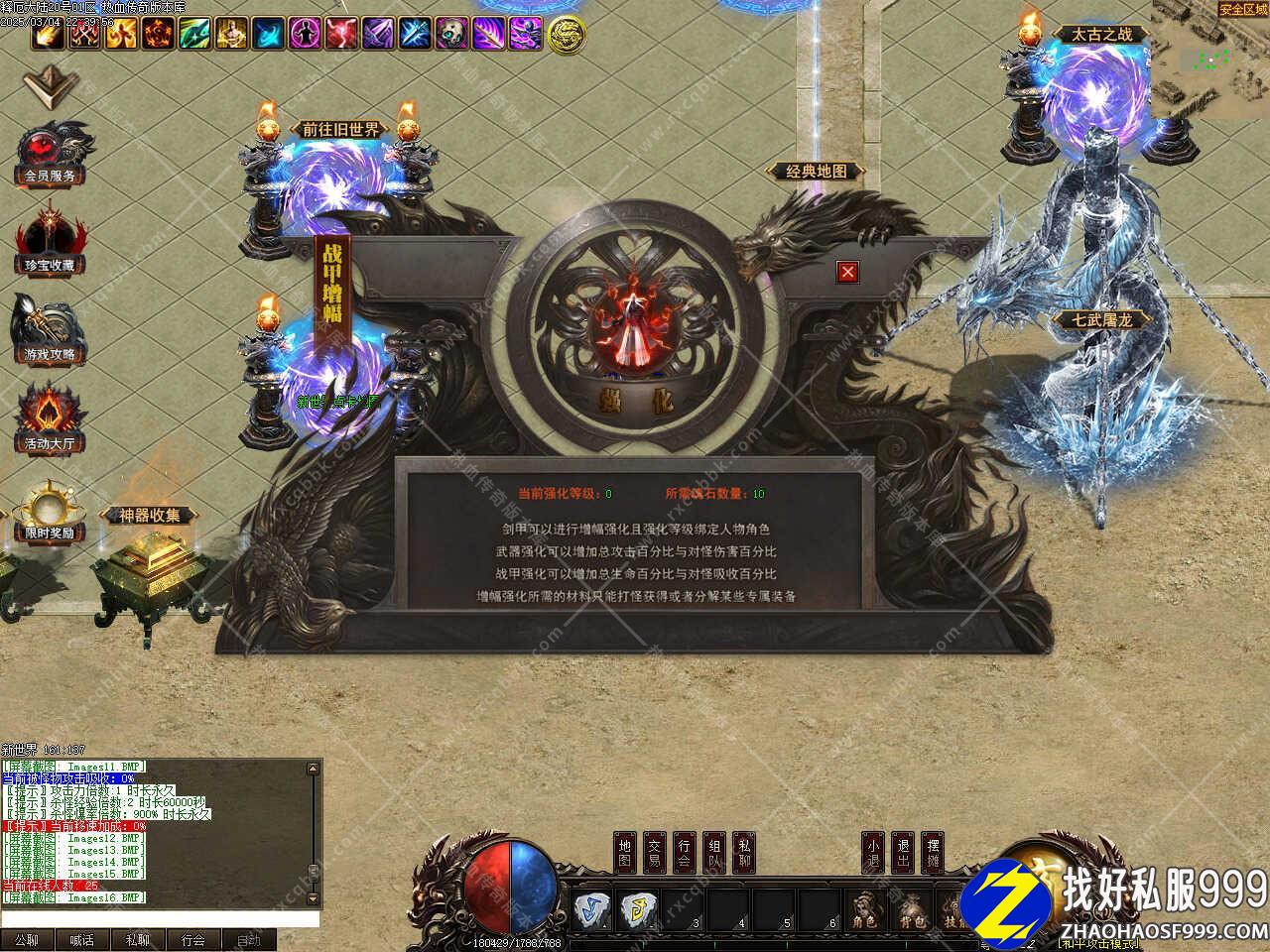This screenshot has height=952, width=1270.
Task: Select the 公聊 public chat channel
Action: 27,939
